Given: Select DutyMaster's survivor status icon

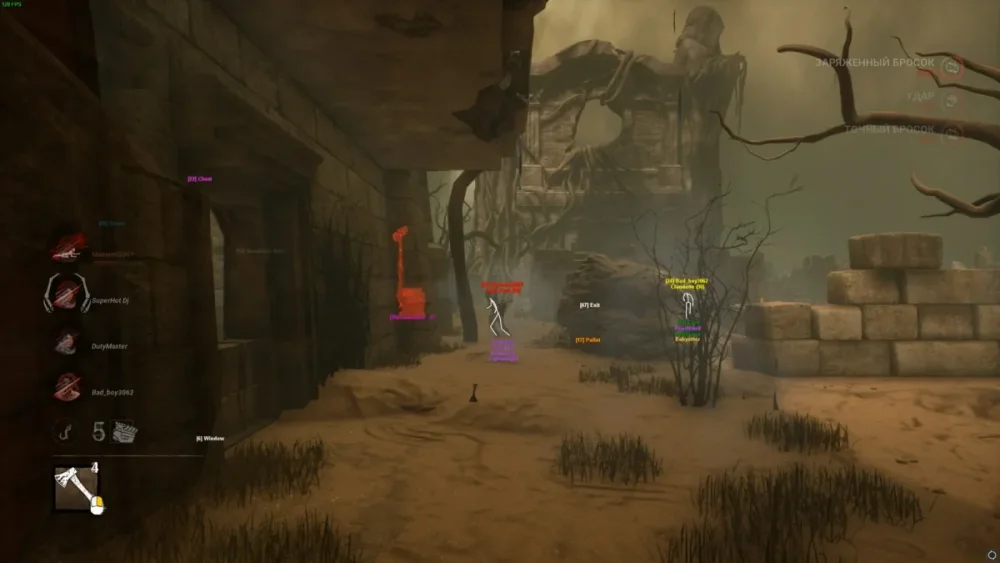Looking at the screenshot, I should click(x=67, y=344).
